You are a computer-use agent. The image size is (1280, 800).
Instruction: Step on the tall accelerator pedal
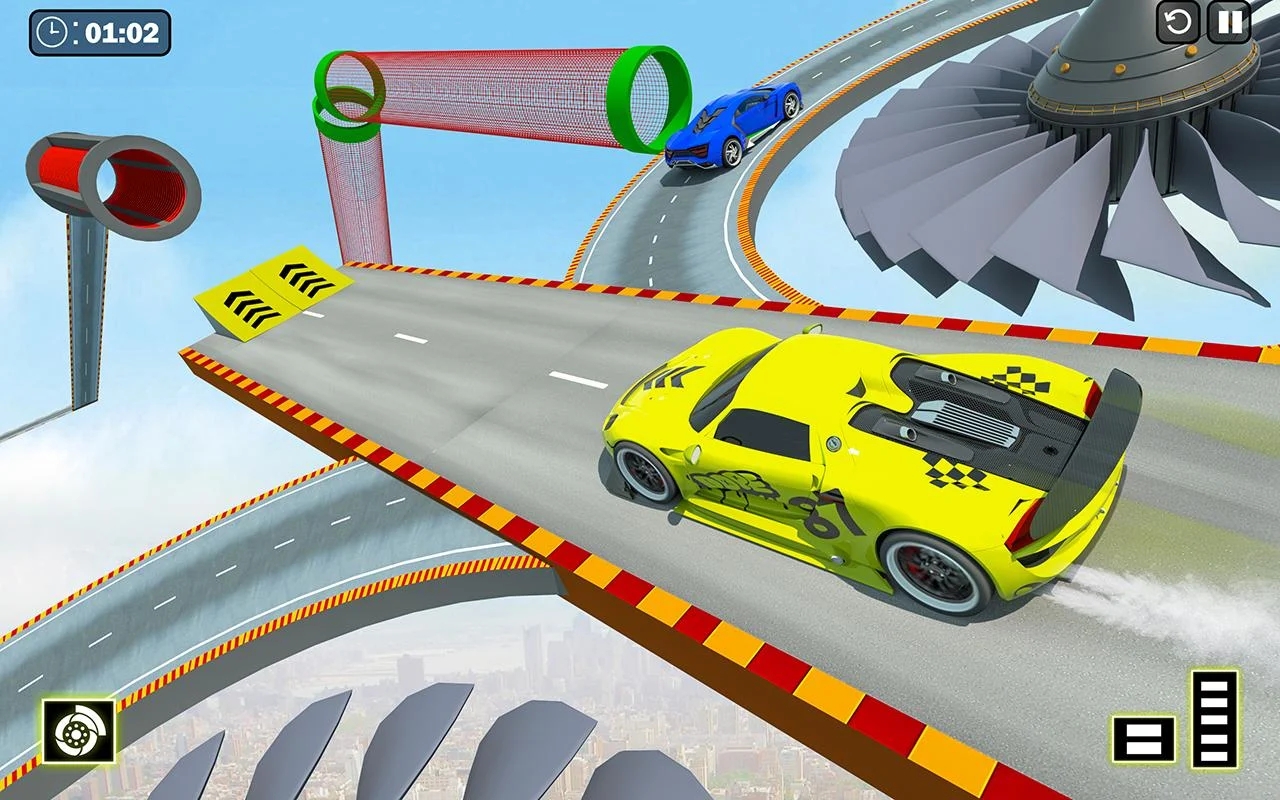1215,718
